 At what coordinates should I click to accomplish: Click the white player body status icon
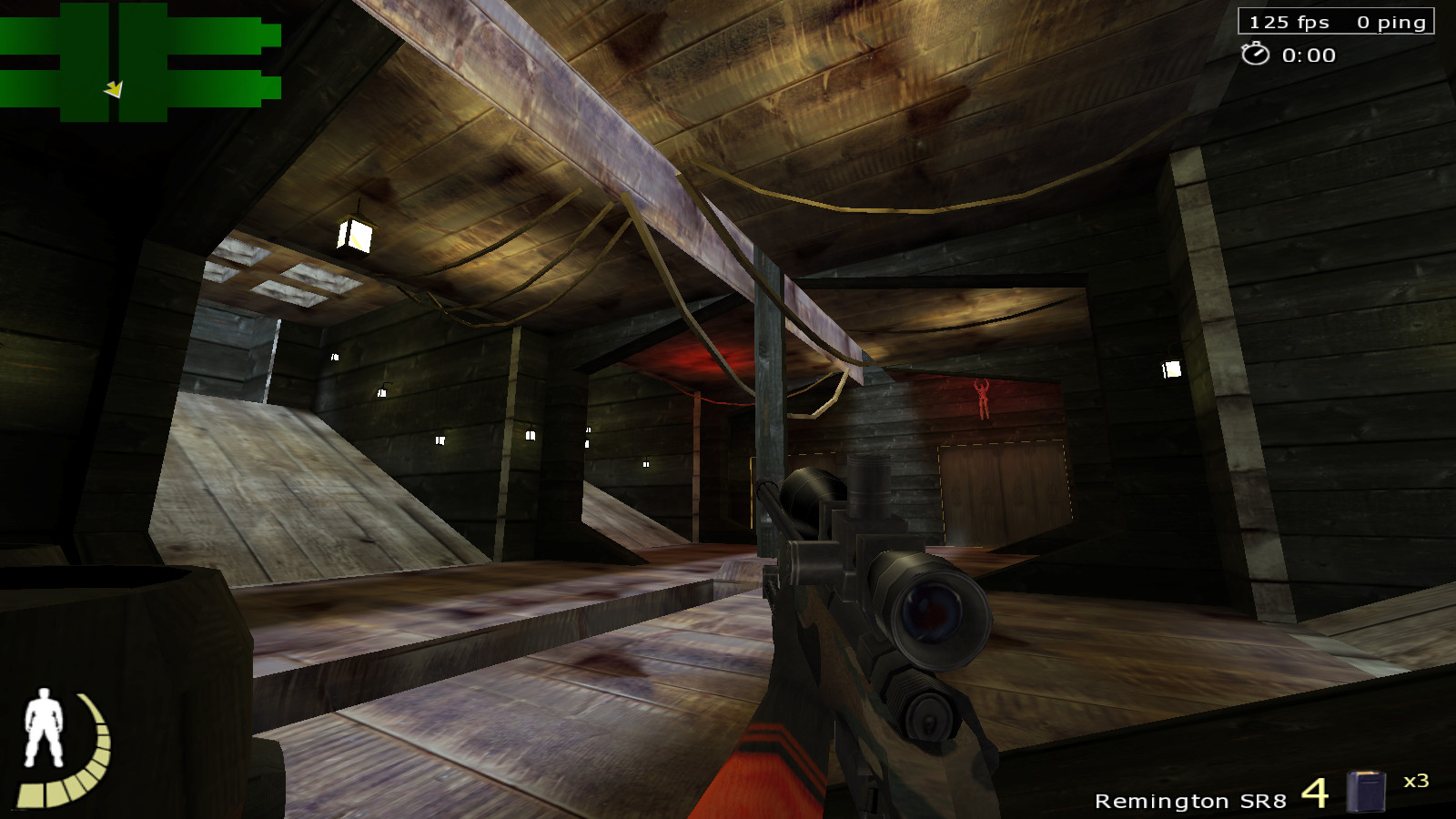[42, 727]
